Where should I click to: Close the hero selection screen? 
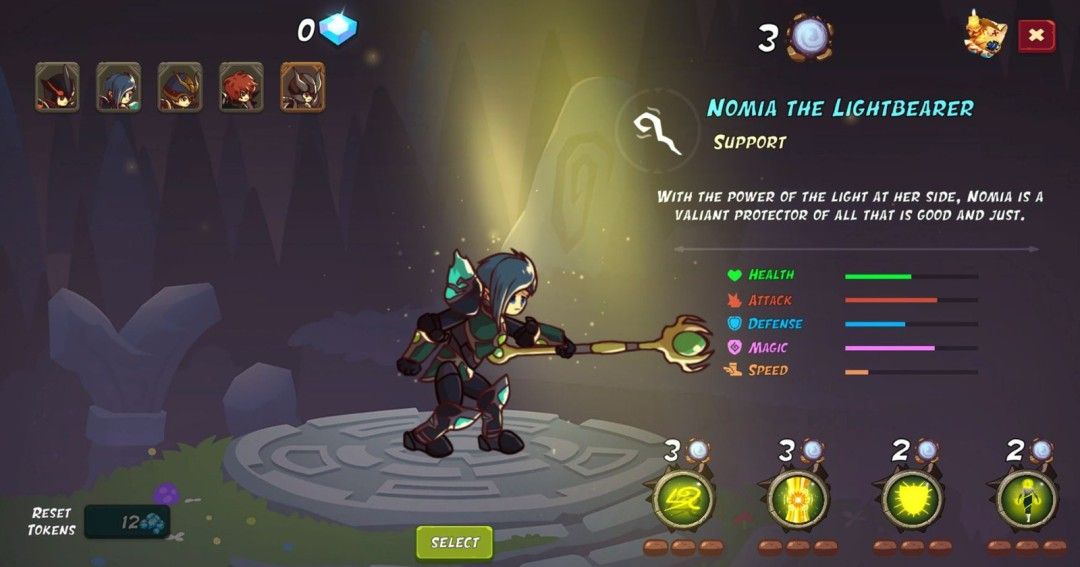click(1036, 36)
